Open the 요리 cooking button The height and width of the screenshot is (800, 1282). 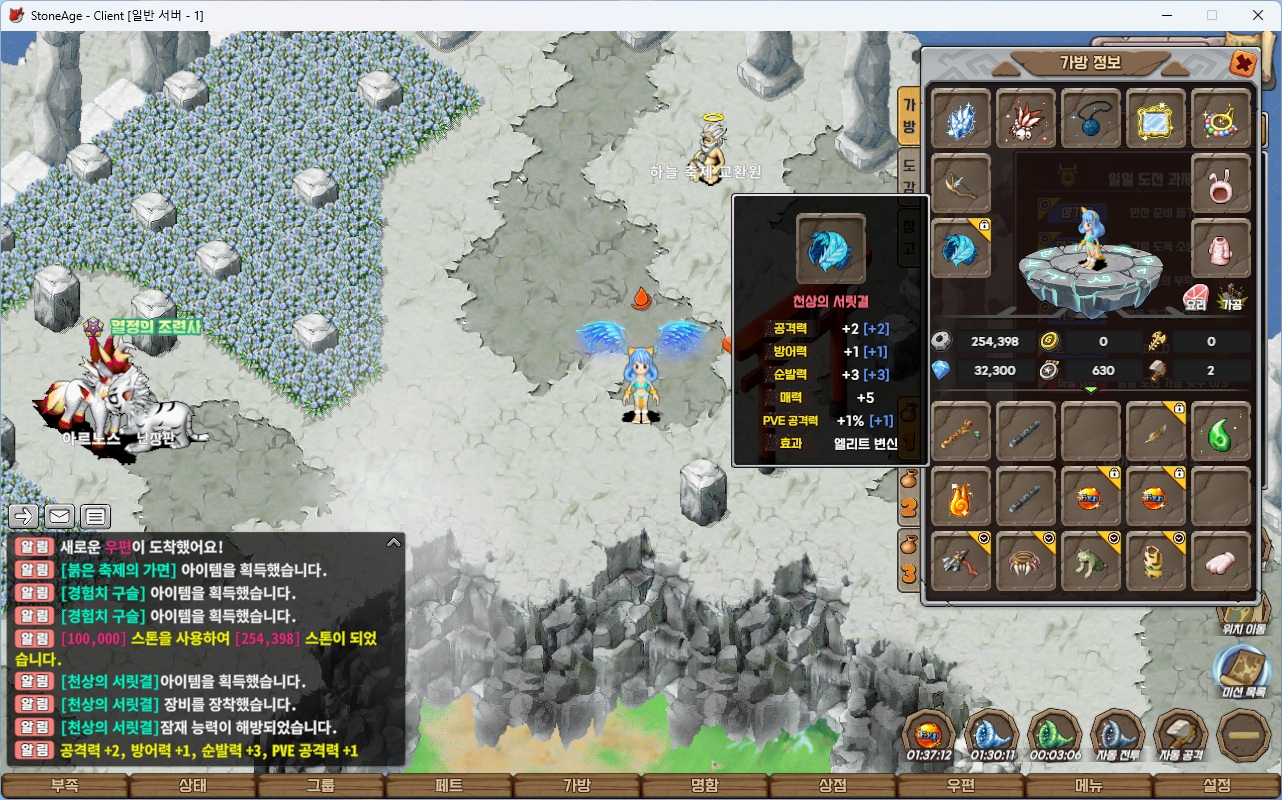pos(1195,298)
